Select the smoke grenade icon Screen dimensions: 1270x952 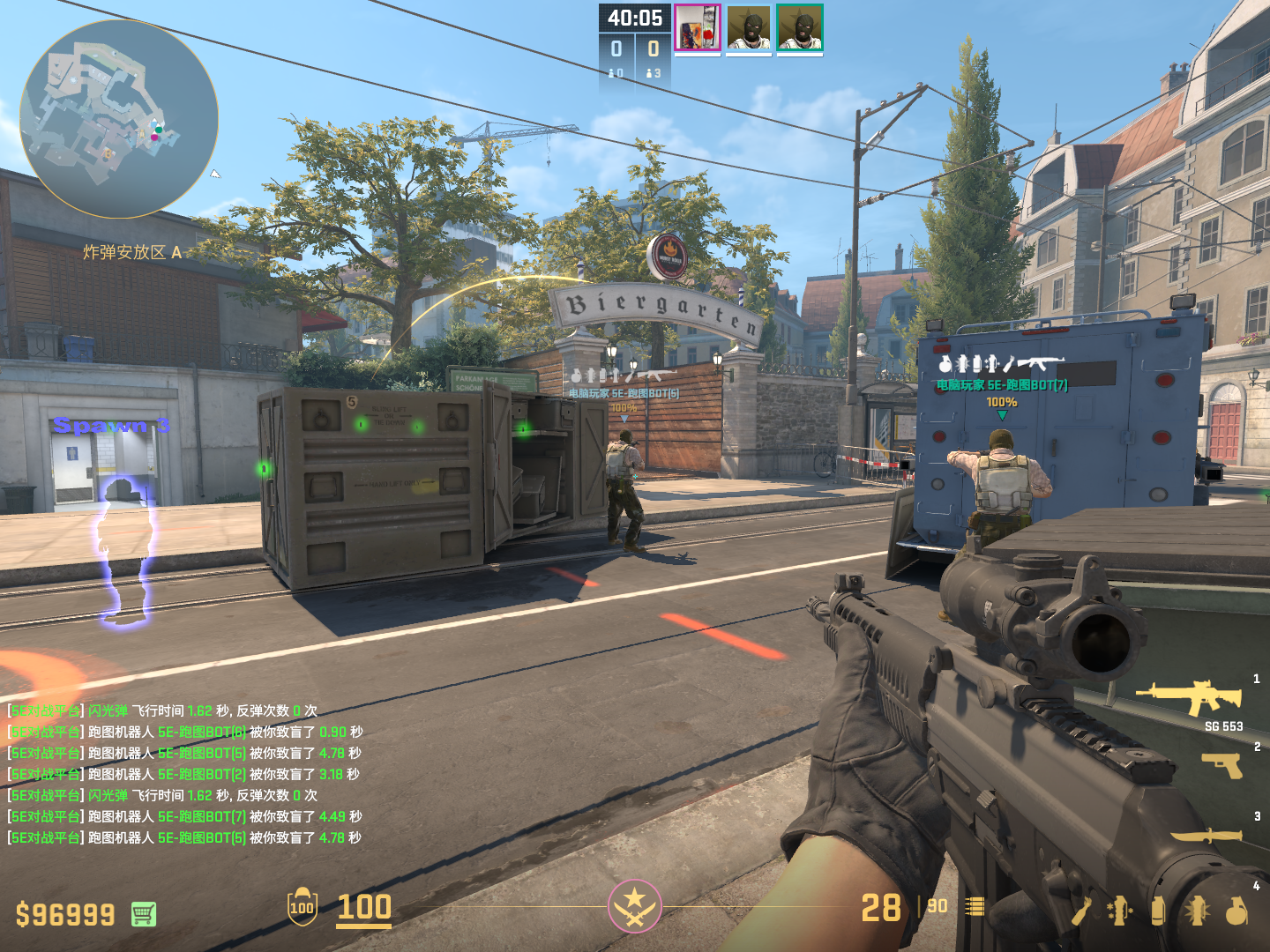click(x=1158, y=911)
